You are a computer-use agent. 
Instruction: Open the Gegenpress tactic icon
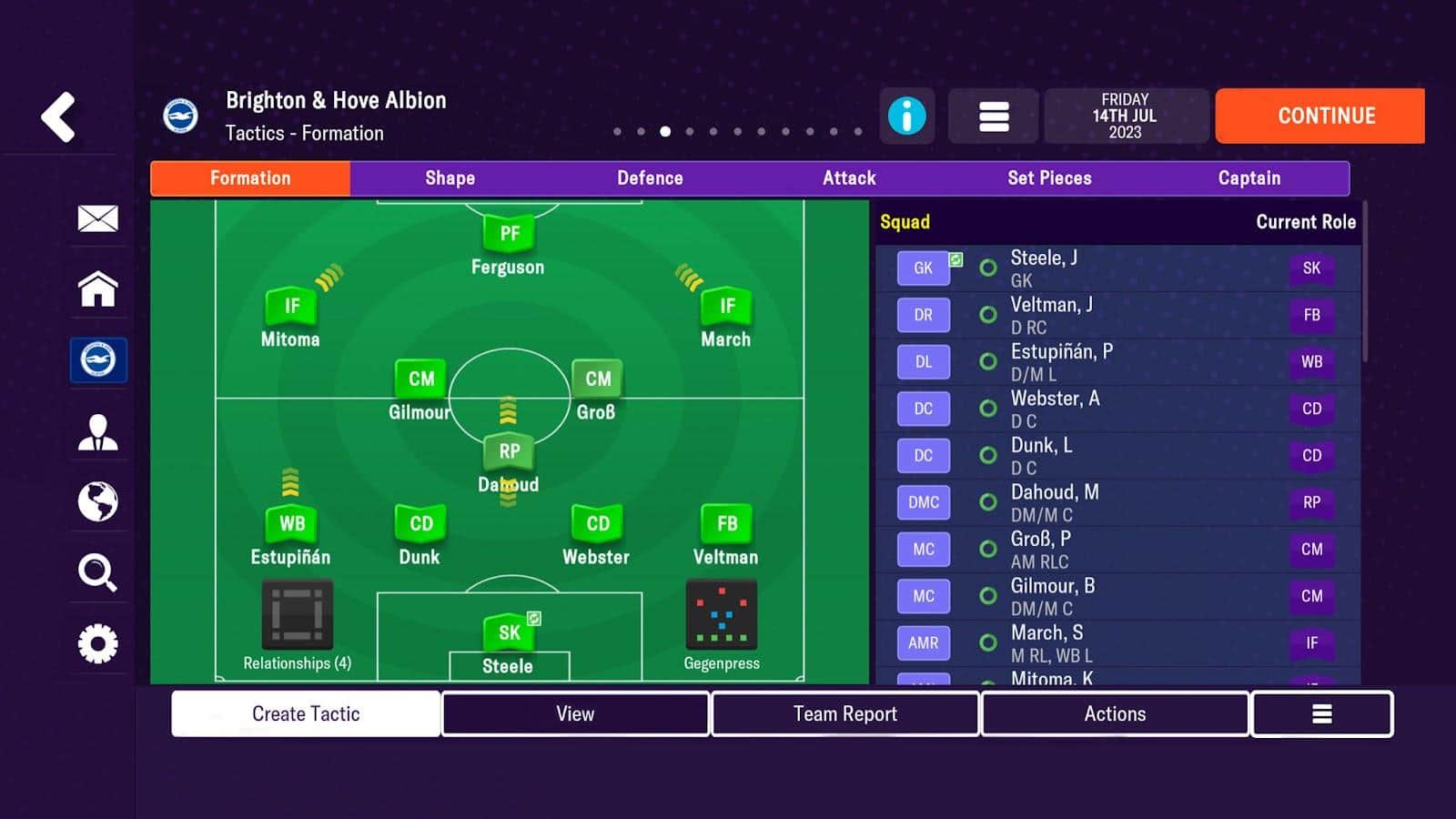tap(723, 615)
